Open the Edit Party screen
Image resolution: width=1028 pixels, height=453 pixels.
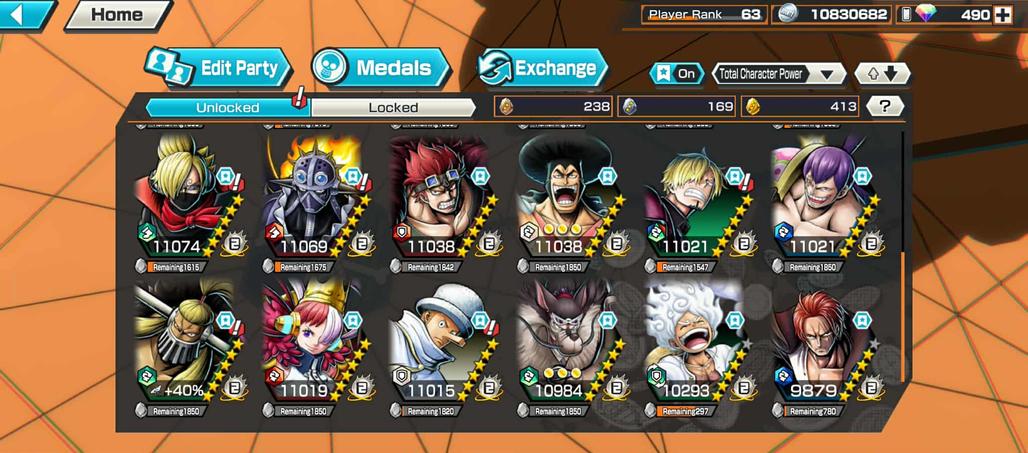pos(218,68)
